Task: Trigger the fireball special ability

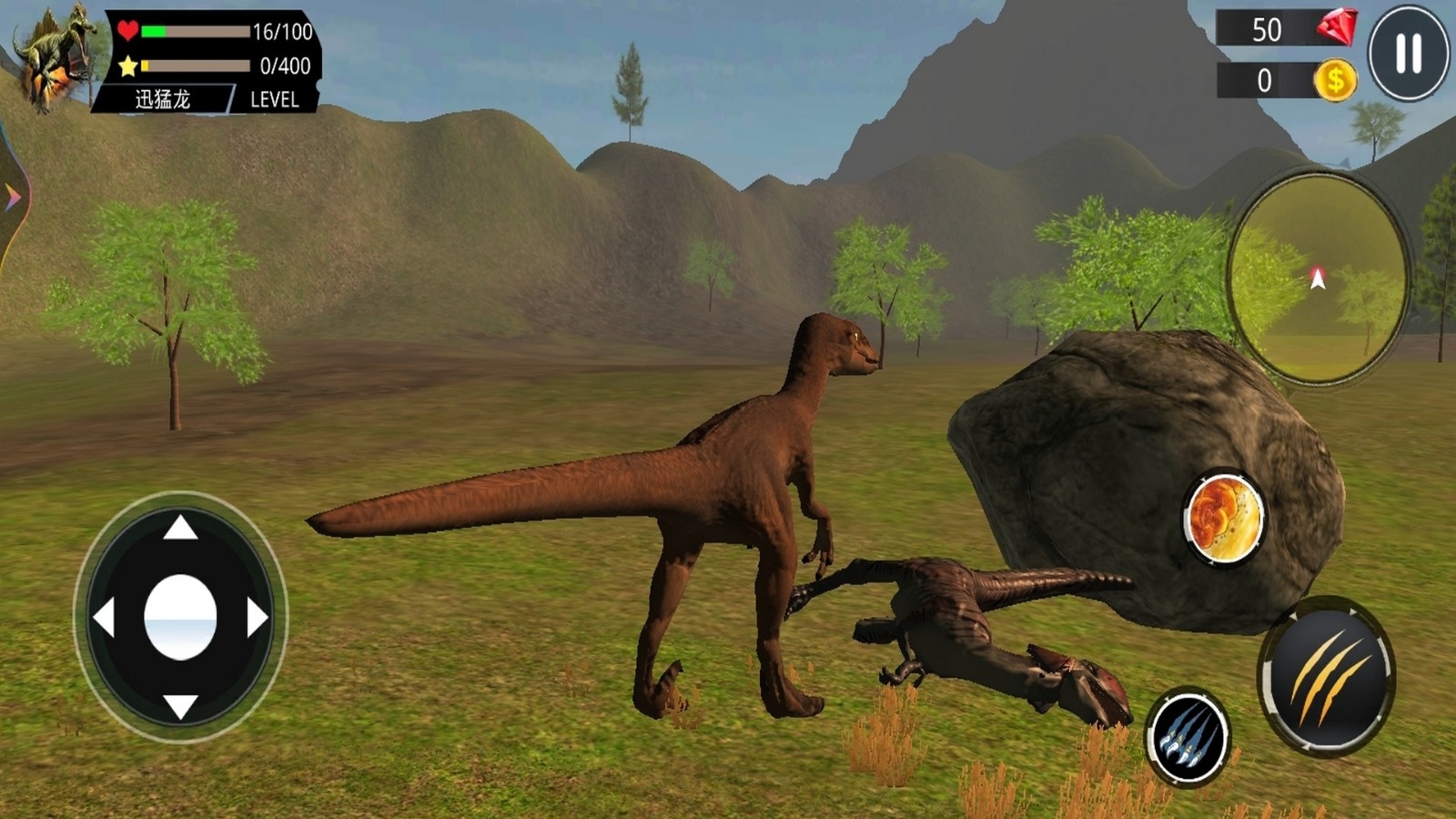Action: pyautogui.click(x=1225, y=518)
